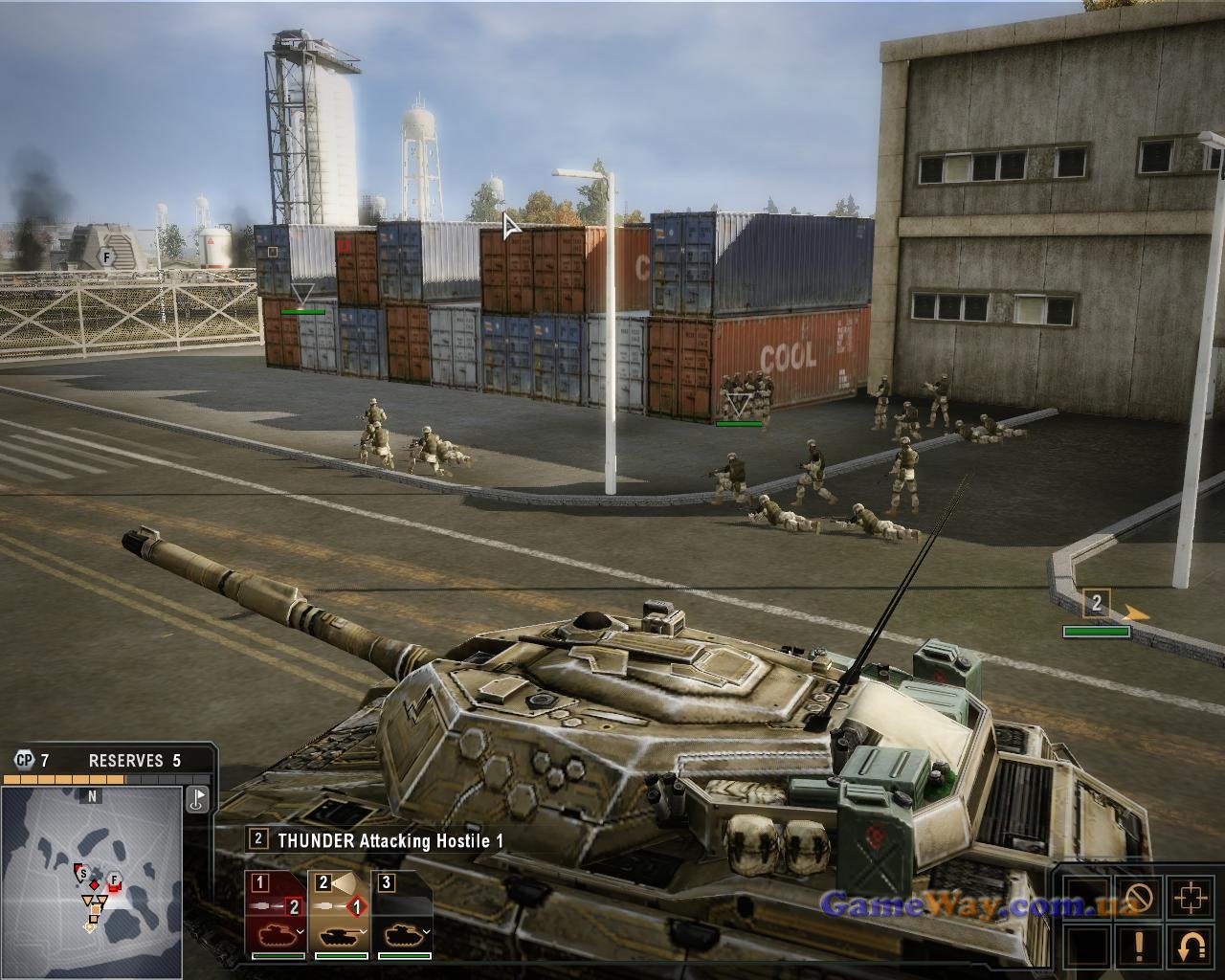Click the flag button beside the minimap
Screen dimensions: 1225x980
point(198,799)
